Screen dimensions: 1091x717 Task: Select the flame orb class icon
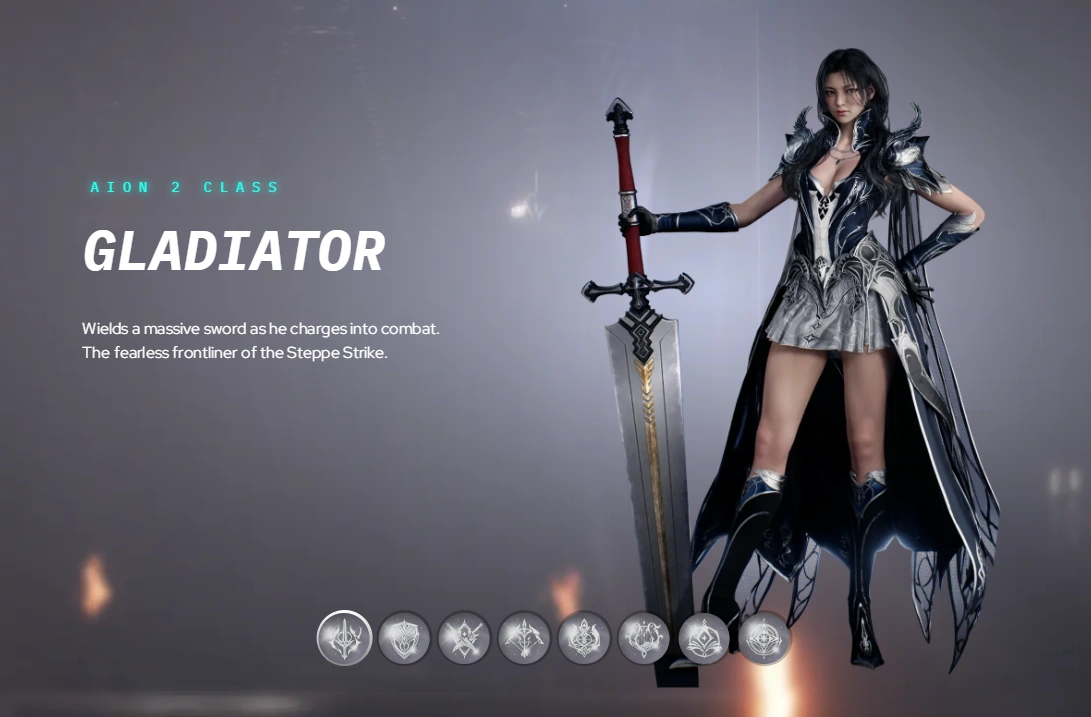tap(584, 638)
